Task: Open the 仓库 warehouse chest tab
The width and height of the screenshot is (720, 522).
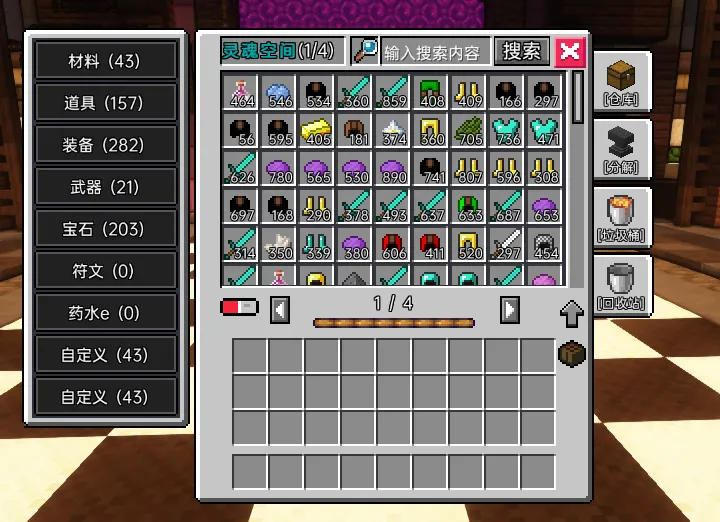Action: tap(620, 82)
